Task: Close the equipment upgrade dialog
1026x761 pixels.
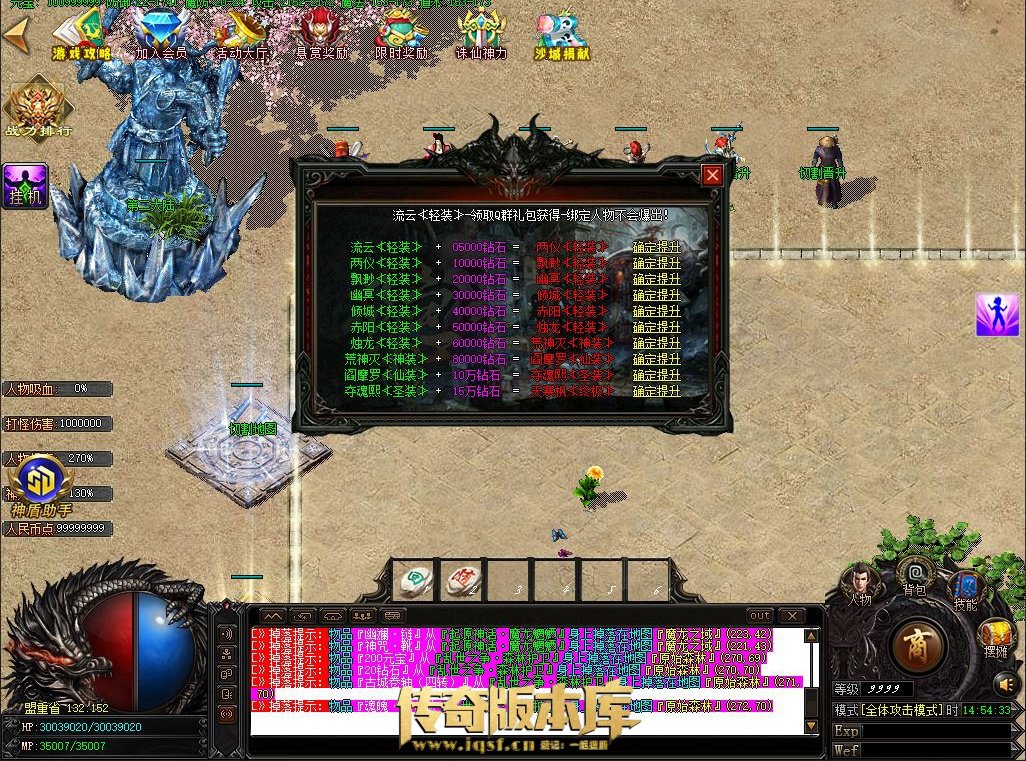Action: tap(712, 176)
